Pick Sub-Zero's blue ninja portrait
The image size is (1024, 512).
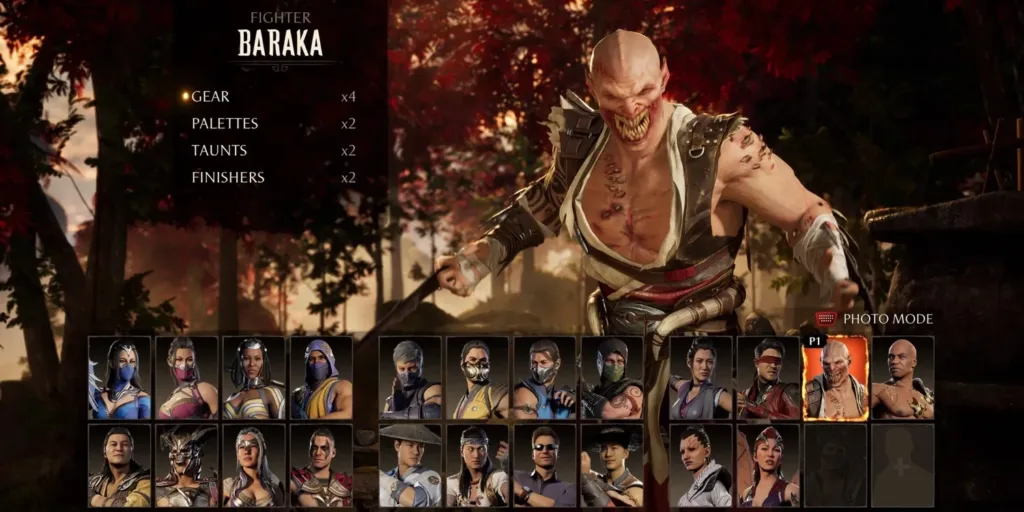(x=544, y=378)
